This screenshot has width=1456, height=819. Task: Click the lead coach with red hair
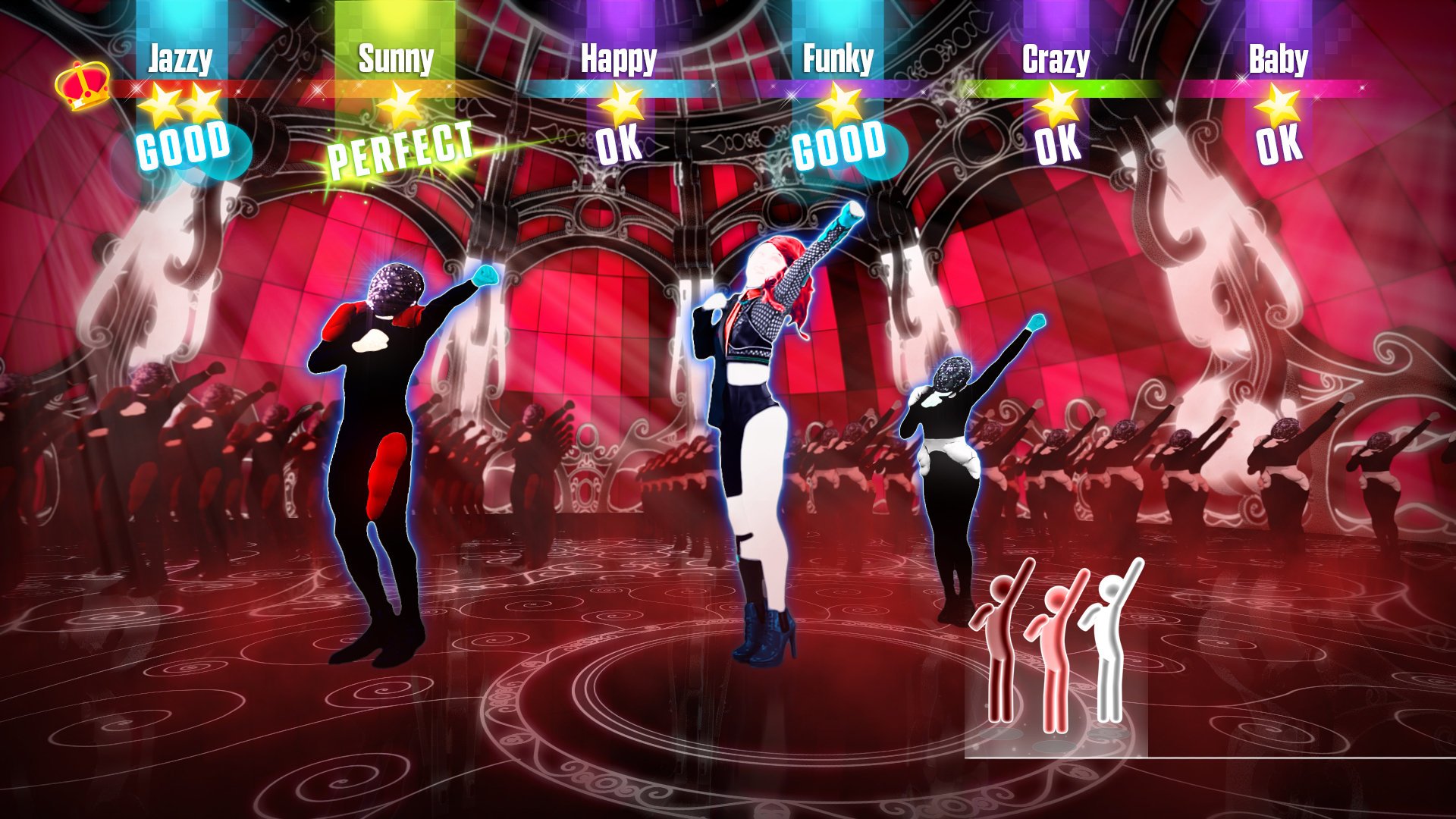click(x=758, y=417)
